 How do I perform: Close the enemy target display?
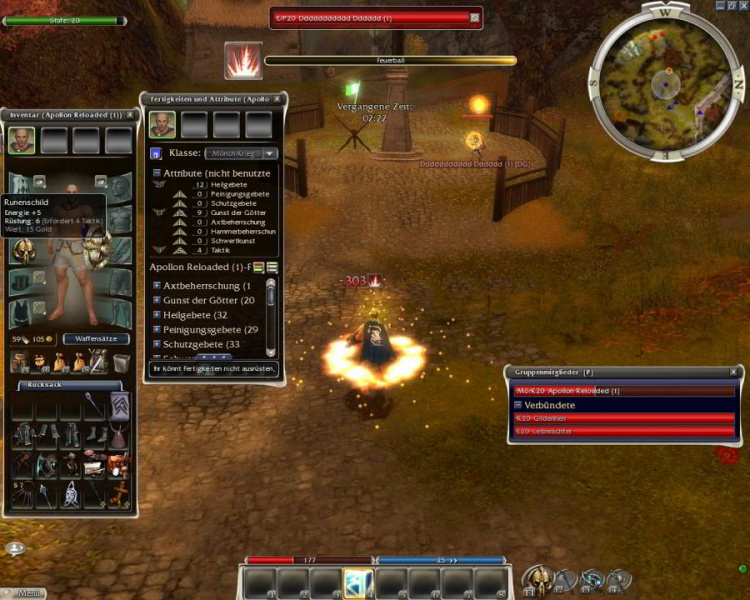coord(475,17)
